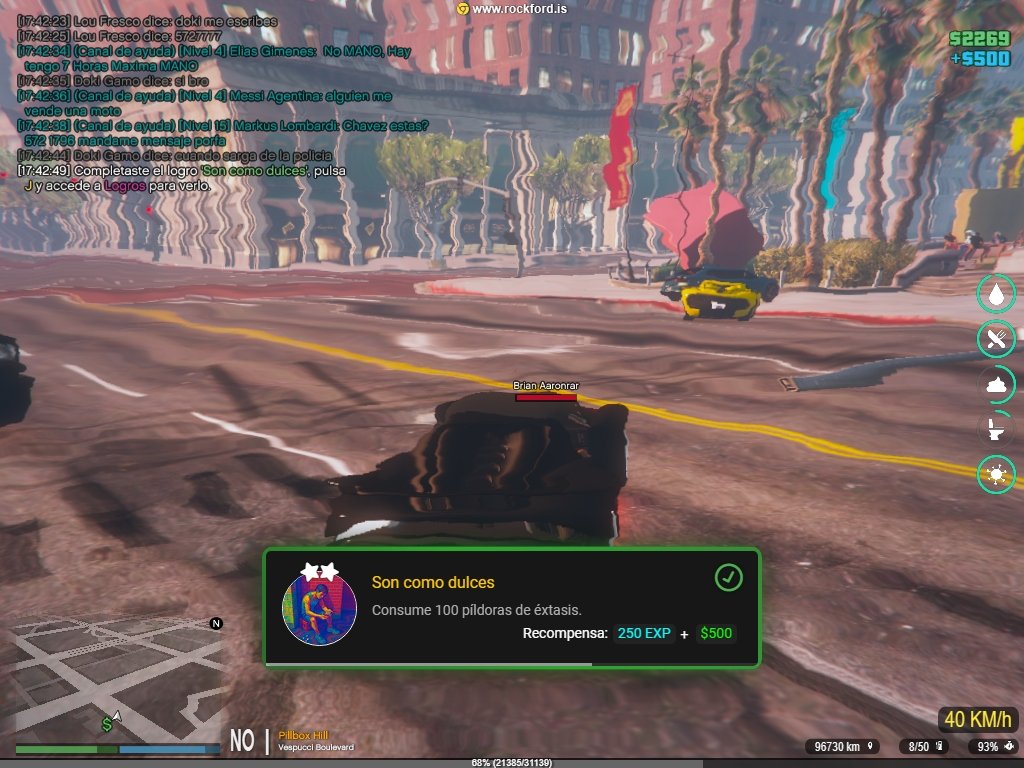Click the green checkmark on achievement popup
This screenshot has width=1024, height=768.
(729, 577)
